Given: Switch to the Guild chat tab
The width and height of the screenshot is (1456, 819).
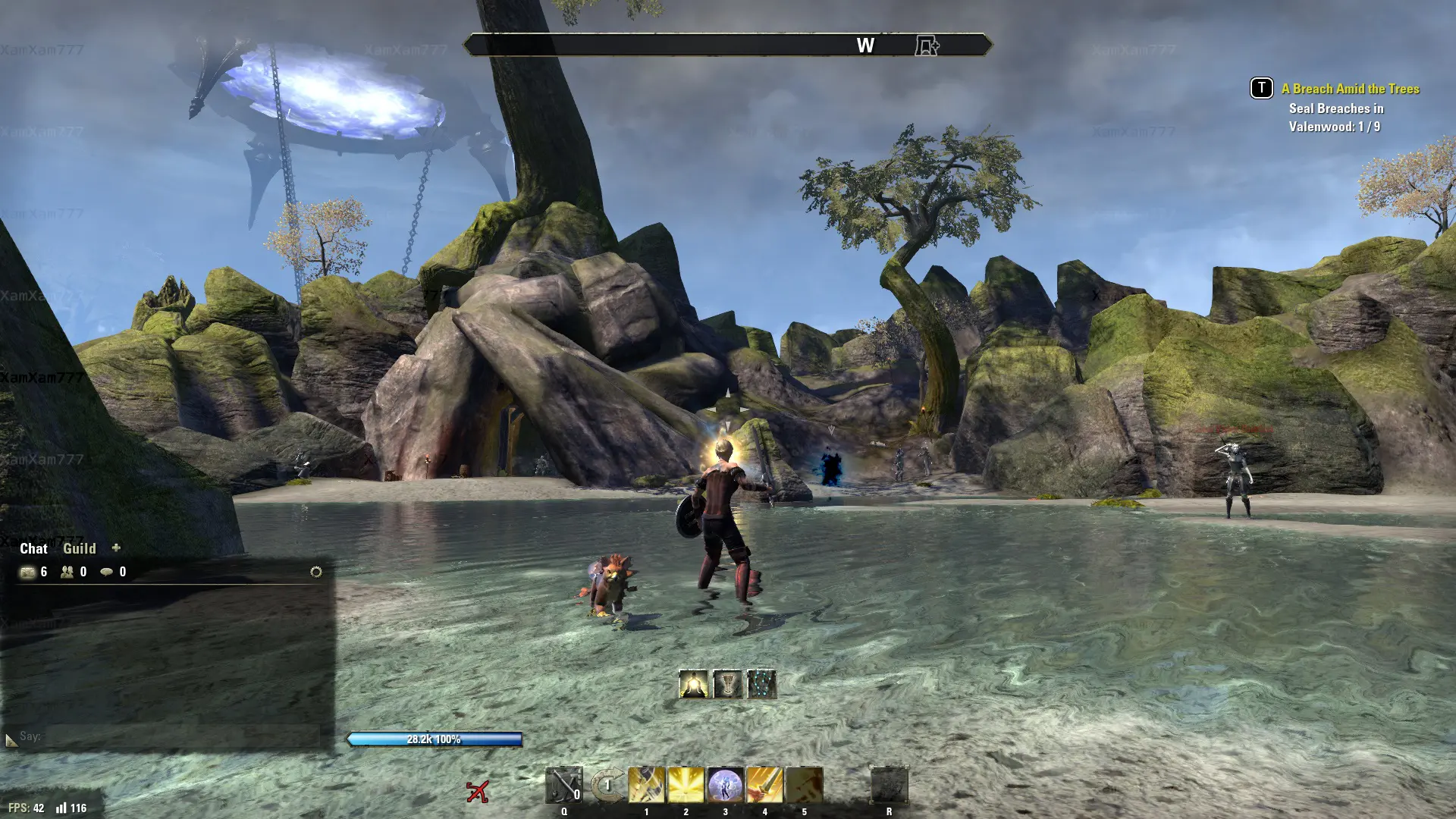Looking at the screenshot, I should (79, 548).
